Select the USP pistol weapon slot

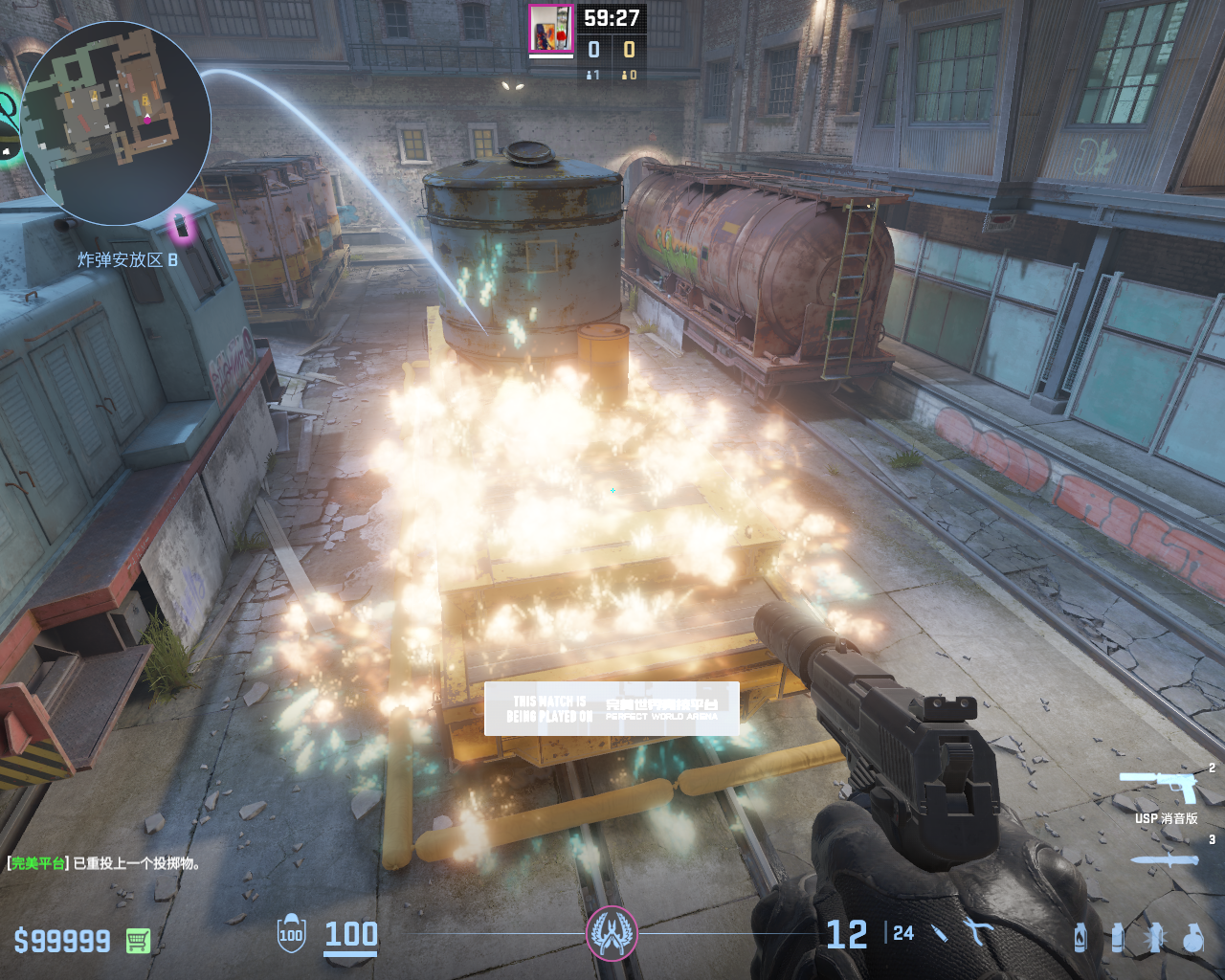1160,789
